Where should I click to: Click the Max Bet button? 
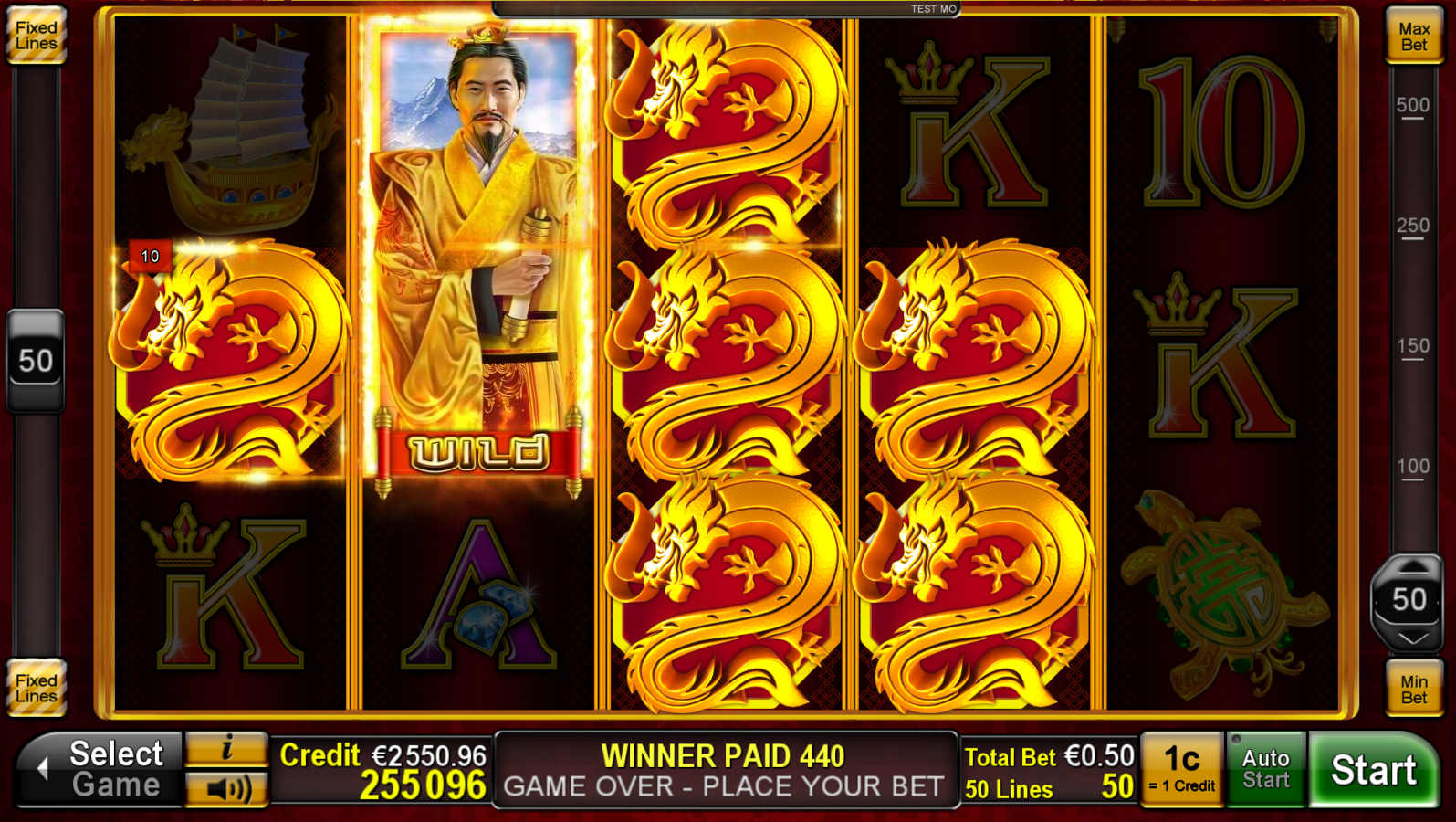pyautogui.click(x=1414, y=37)
